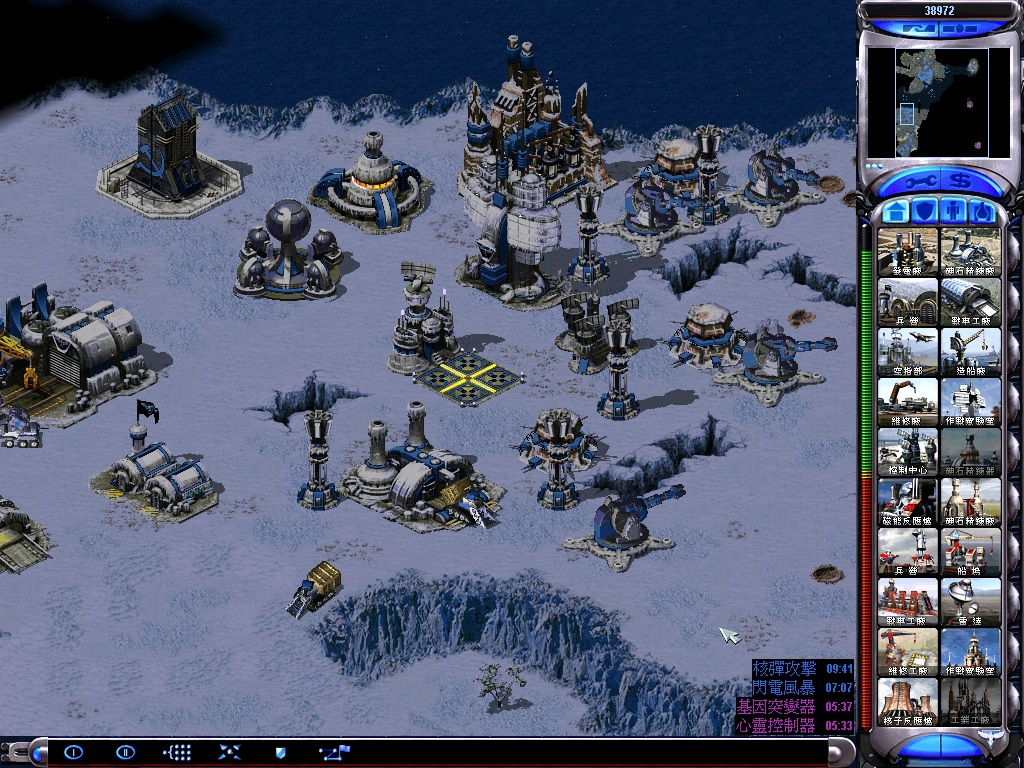Select the power plant build icon
1024x768 pixels.
point(908,251)
